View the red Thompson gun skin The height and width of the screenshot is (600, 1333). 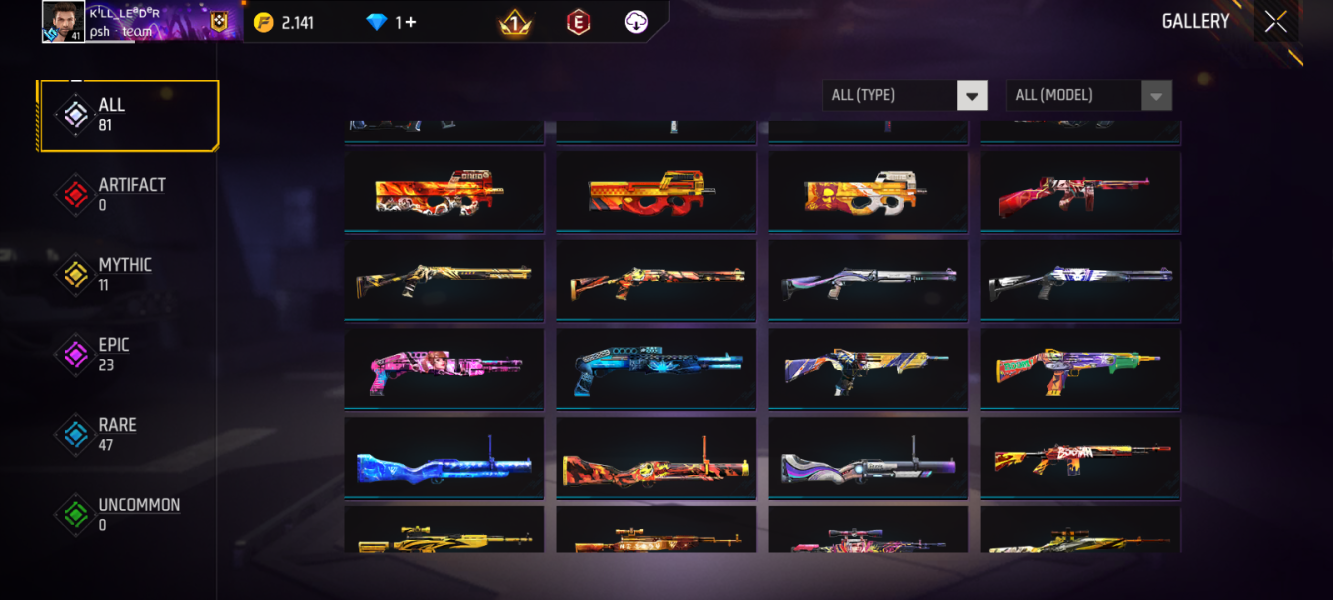(x=1080, y=192)
